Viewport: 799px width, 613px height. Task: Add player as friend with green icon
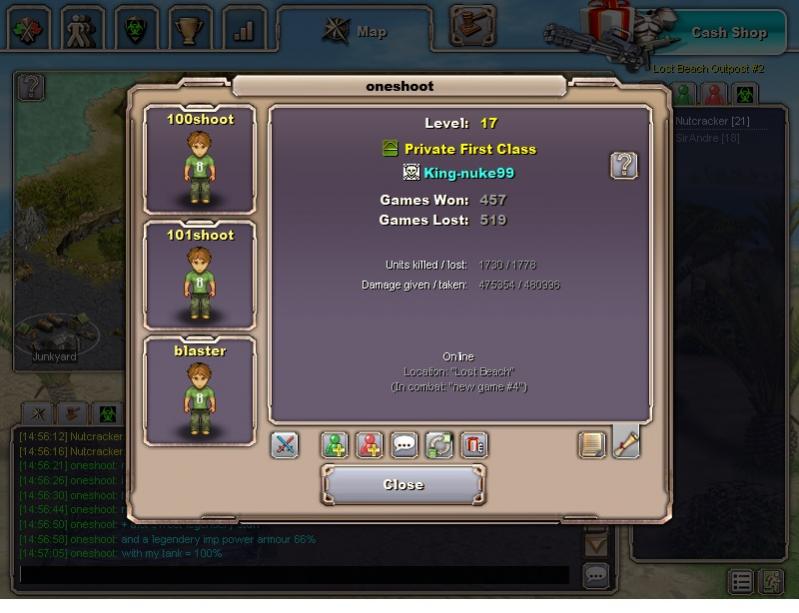[335, 445]
